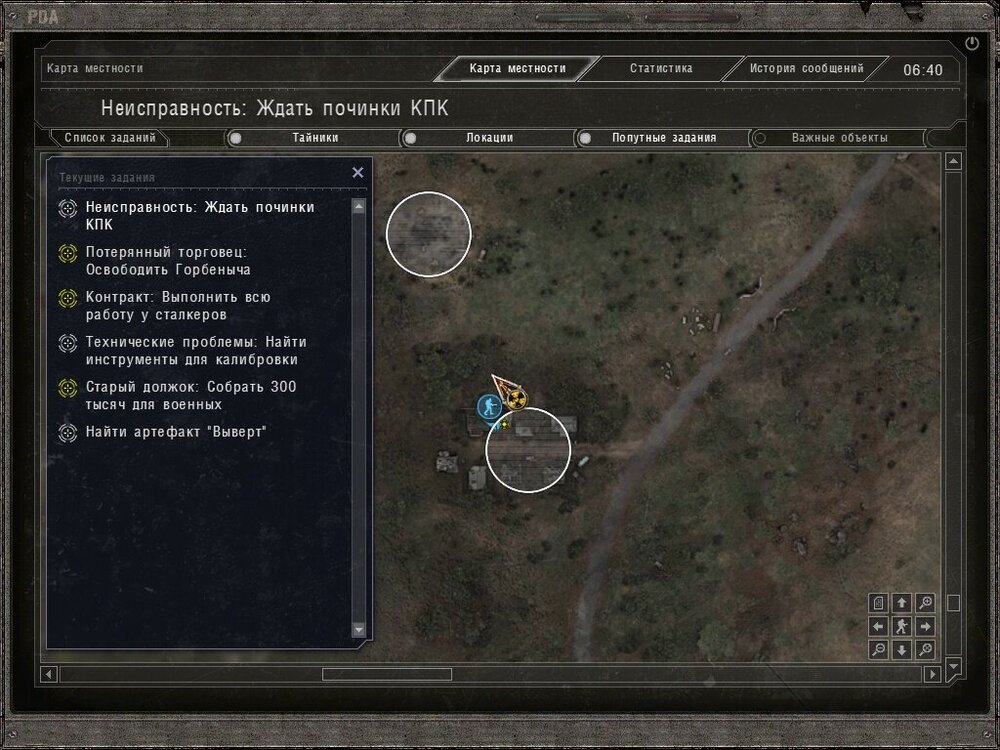Open the История сообщений tab
The height and width of the screenshot is (750, 1000).
coord(806,69)
